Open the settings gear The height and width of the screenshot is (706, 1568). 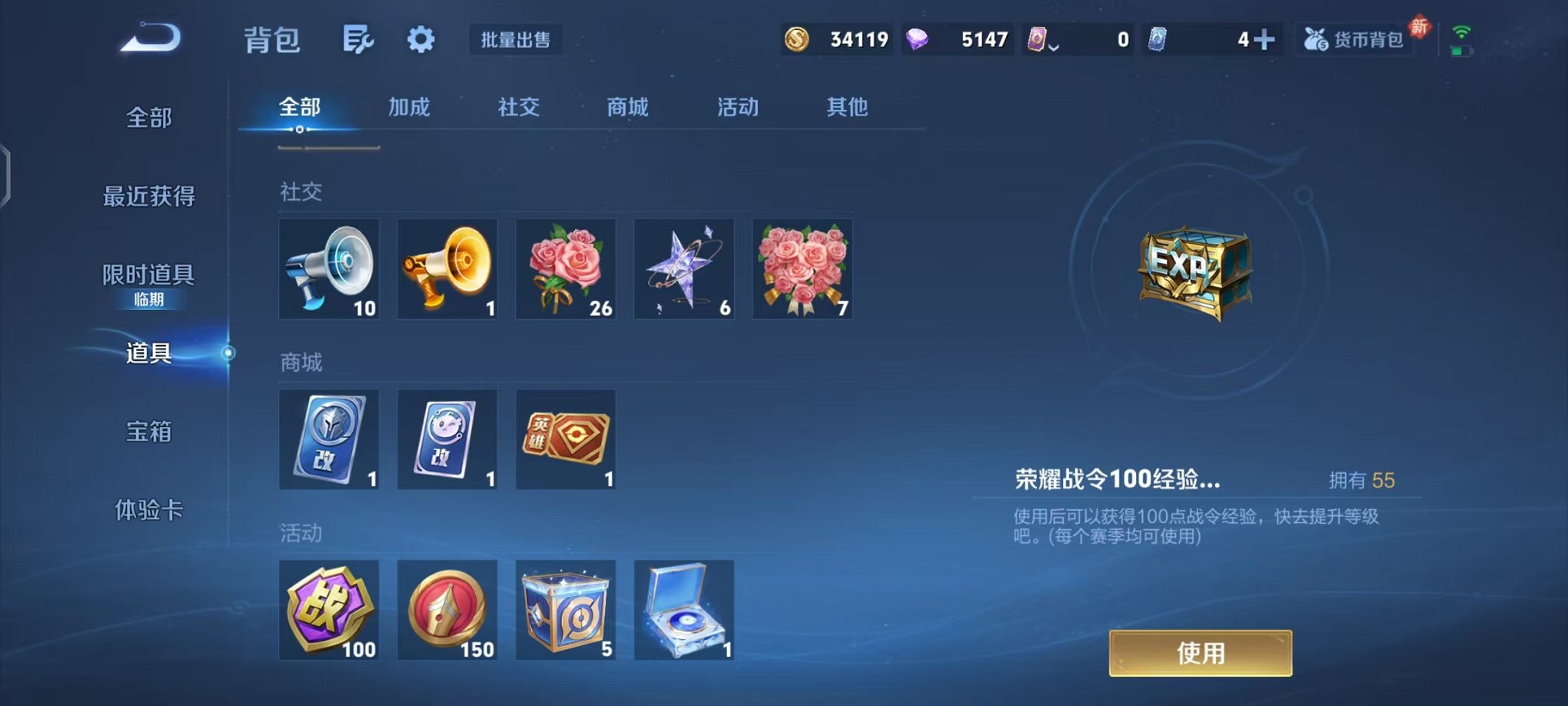point(421,39)
